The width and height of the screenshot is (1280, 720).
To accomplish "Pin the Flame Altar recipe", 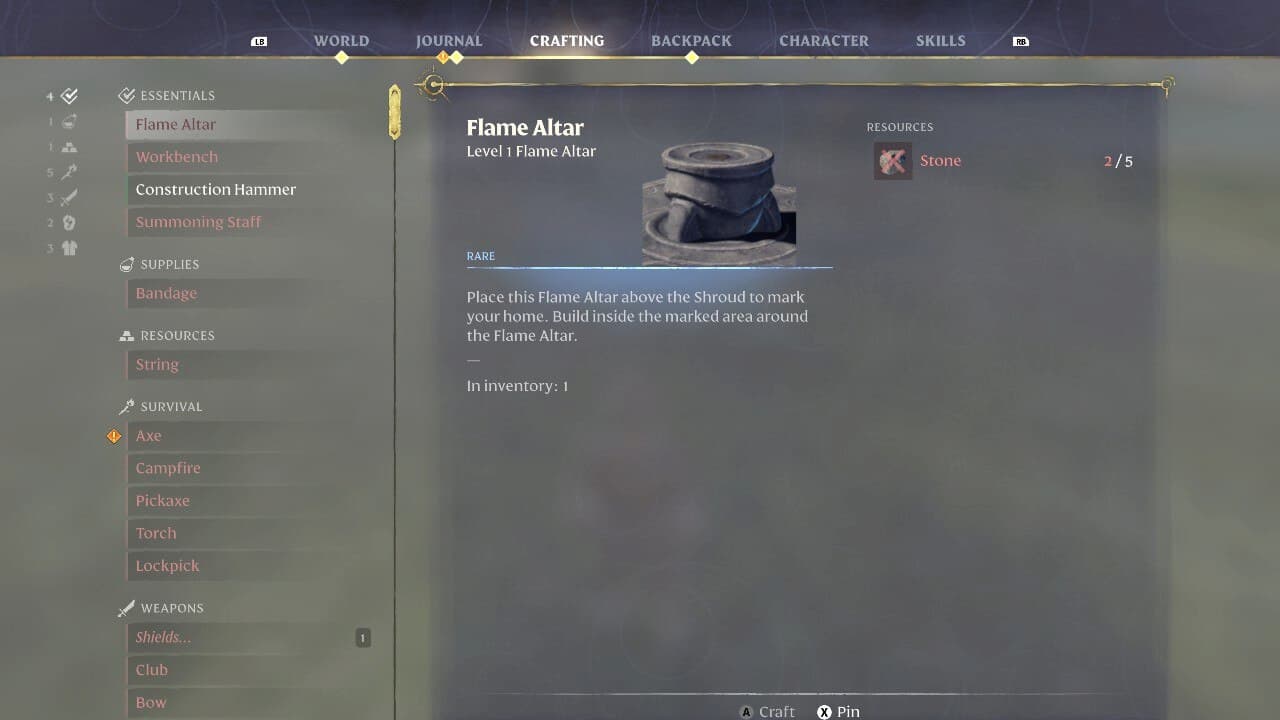I will coord(839,711).
